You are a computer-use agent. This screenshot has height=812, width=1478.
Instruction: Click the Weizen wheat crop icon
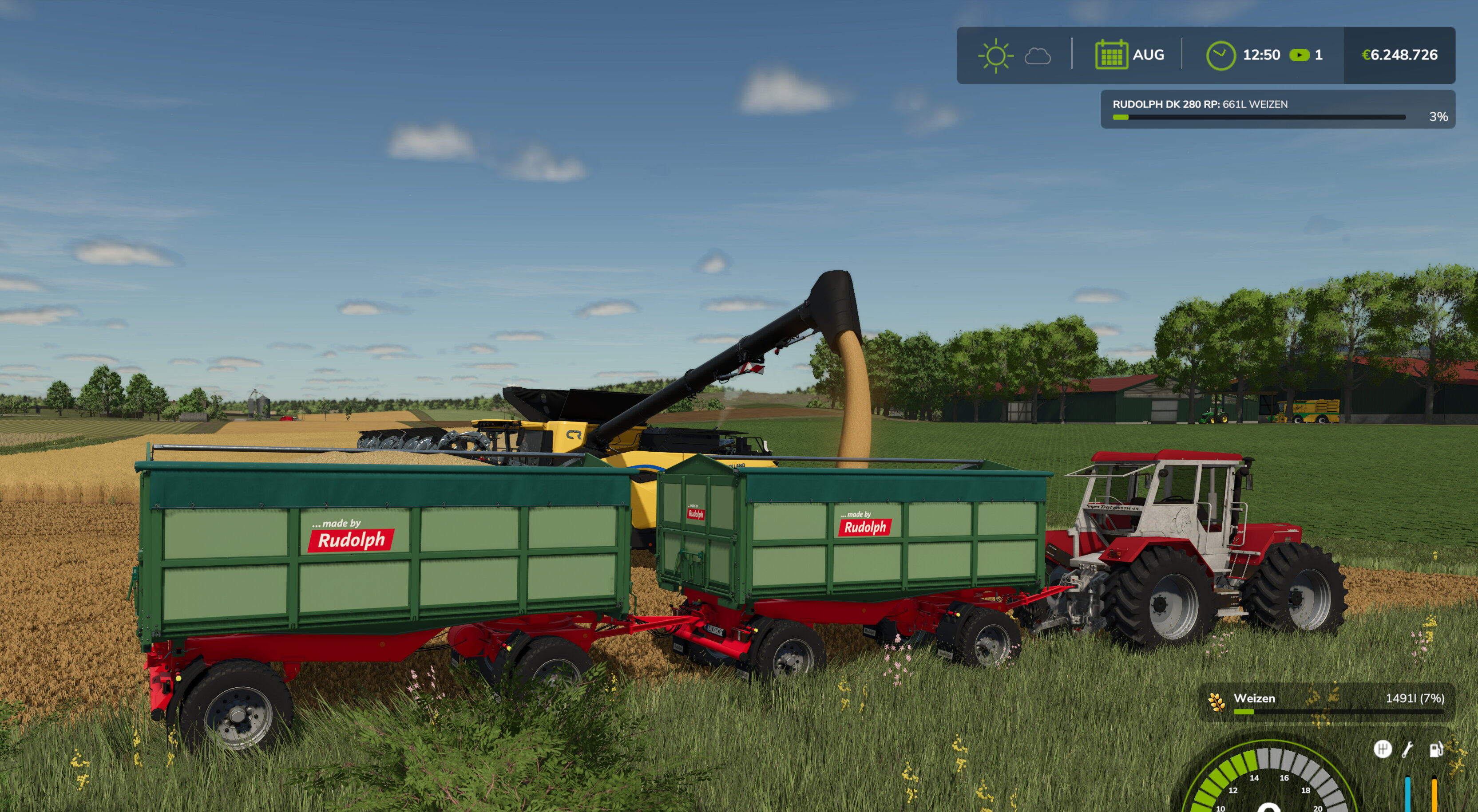click(1215, 701)
